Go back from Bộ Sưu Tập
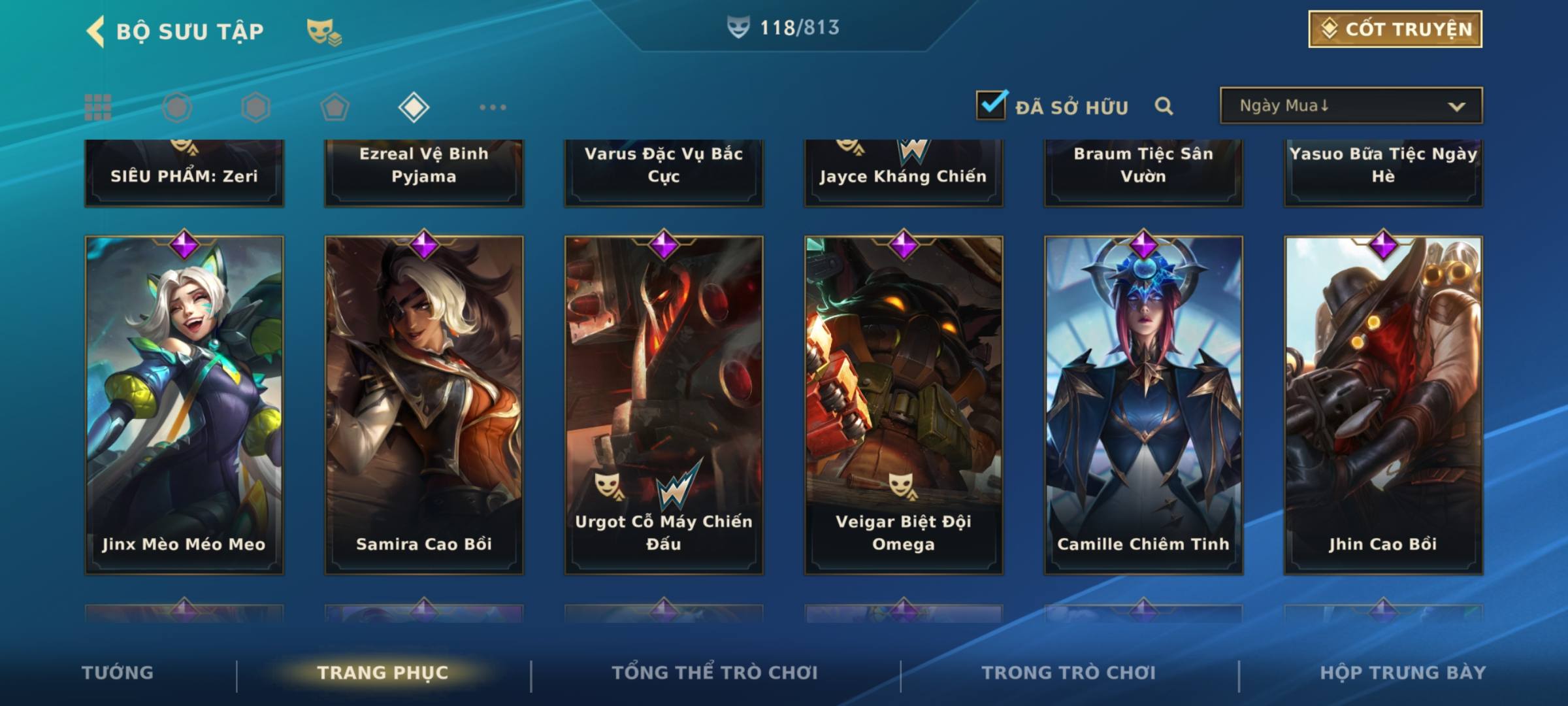 coord(97,31)
